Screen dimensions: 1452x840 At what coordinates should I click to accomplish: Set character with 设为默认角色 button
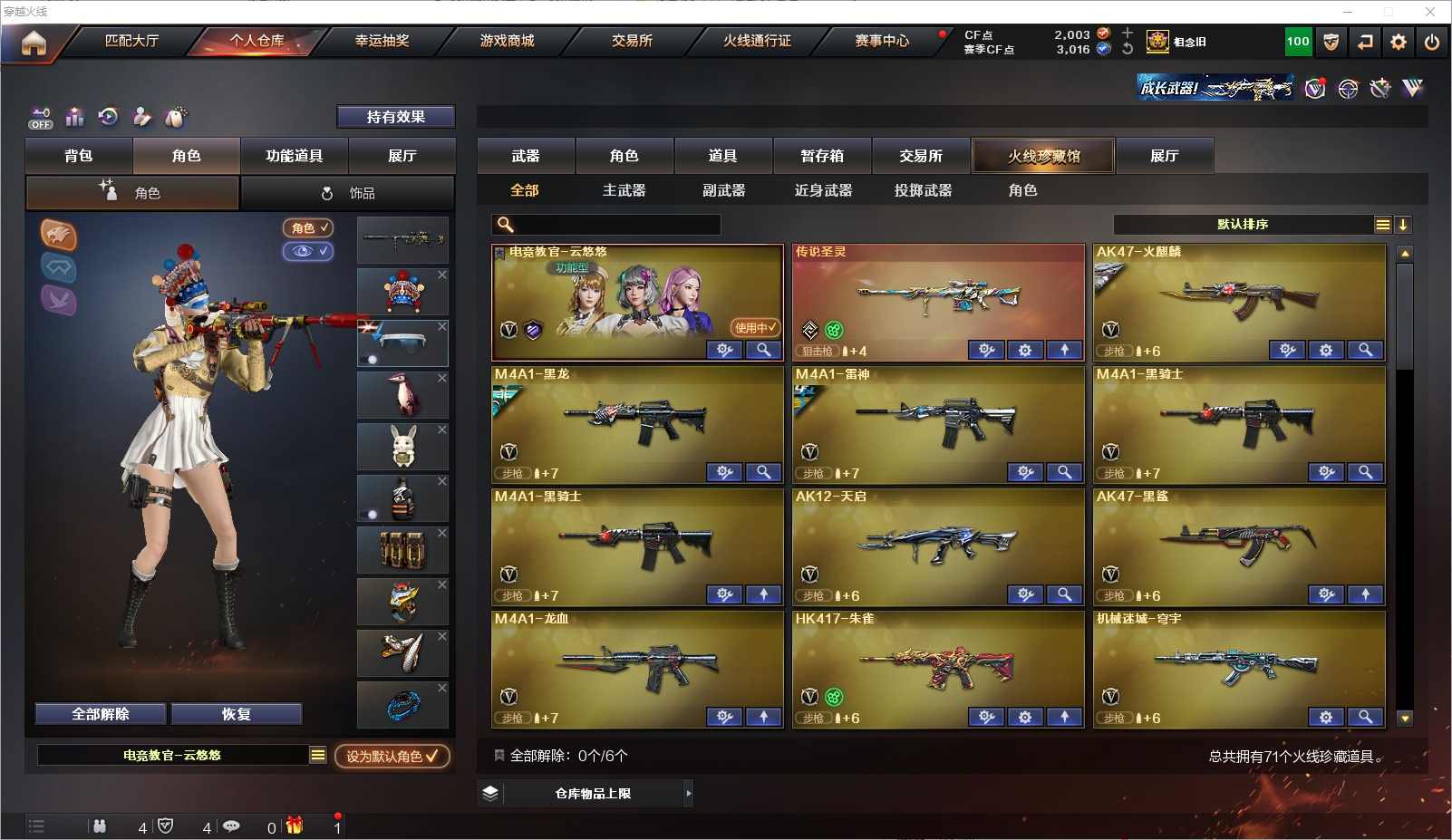(x=392, y=756)
